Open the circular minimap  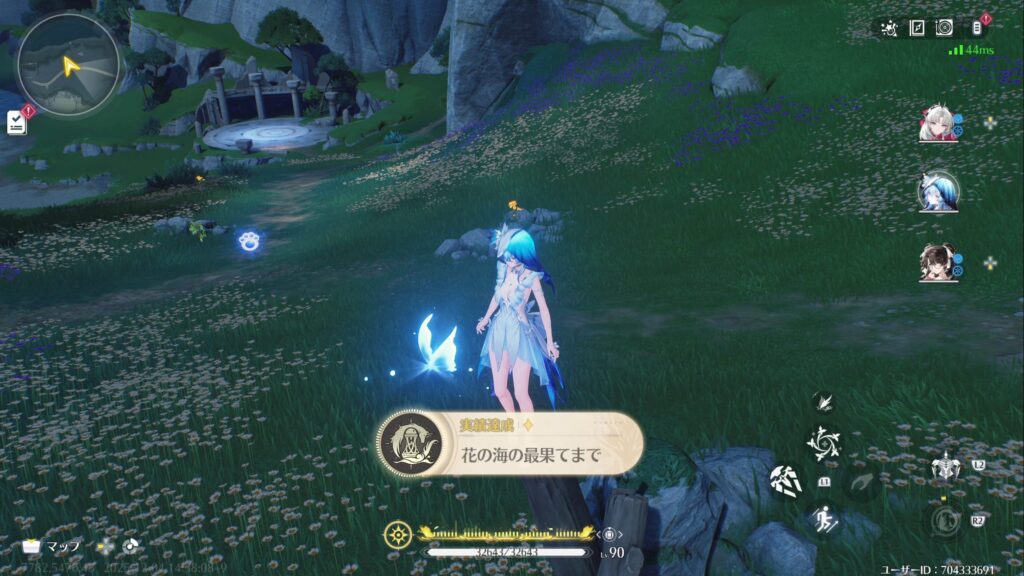[x=68, y=63]
